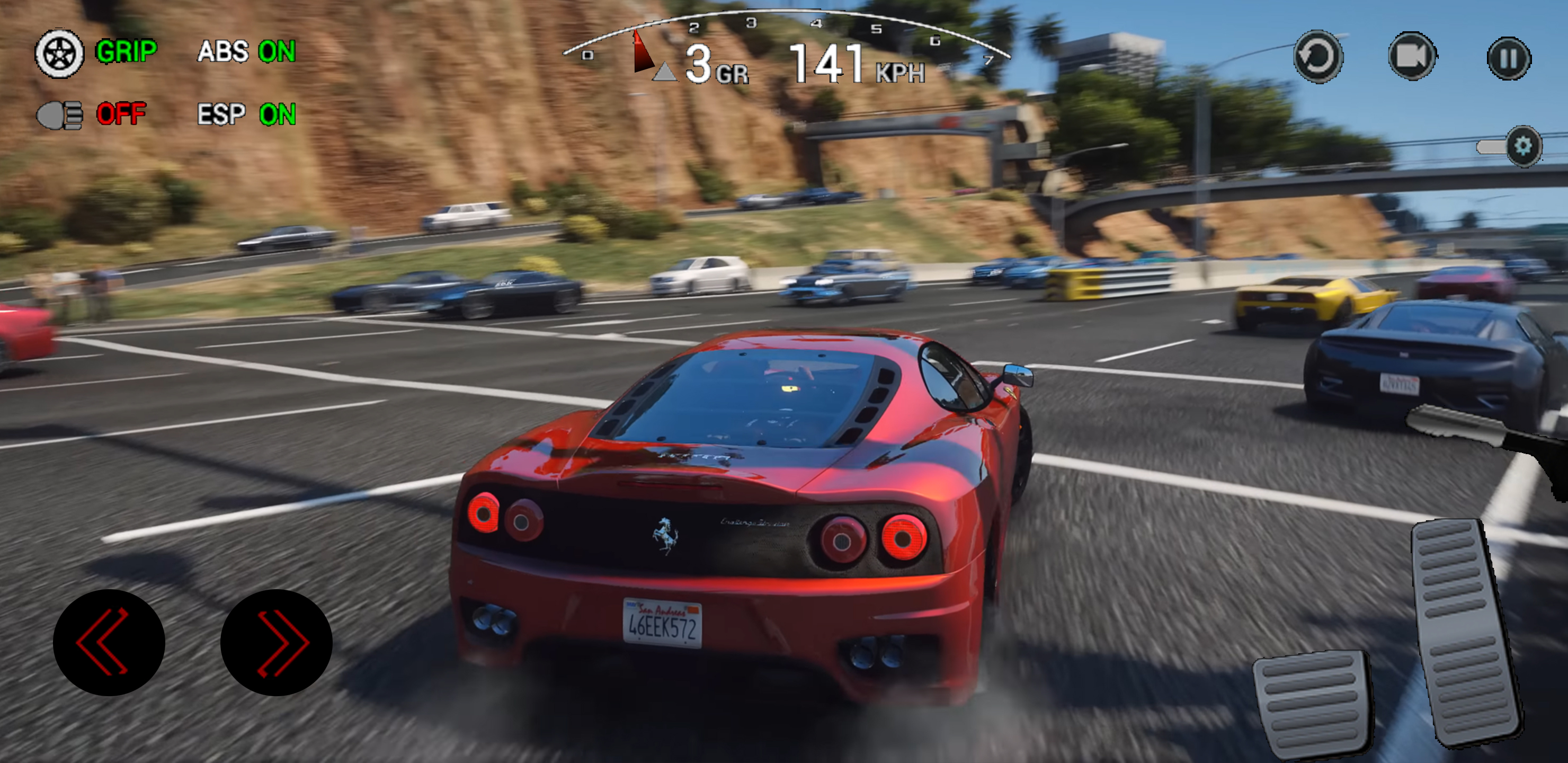
Task: Toggle ESP off
Action: coord(246,114)
